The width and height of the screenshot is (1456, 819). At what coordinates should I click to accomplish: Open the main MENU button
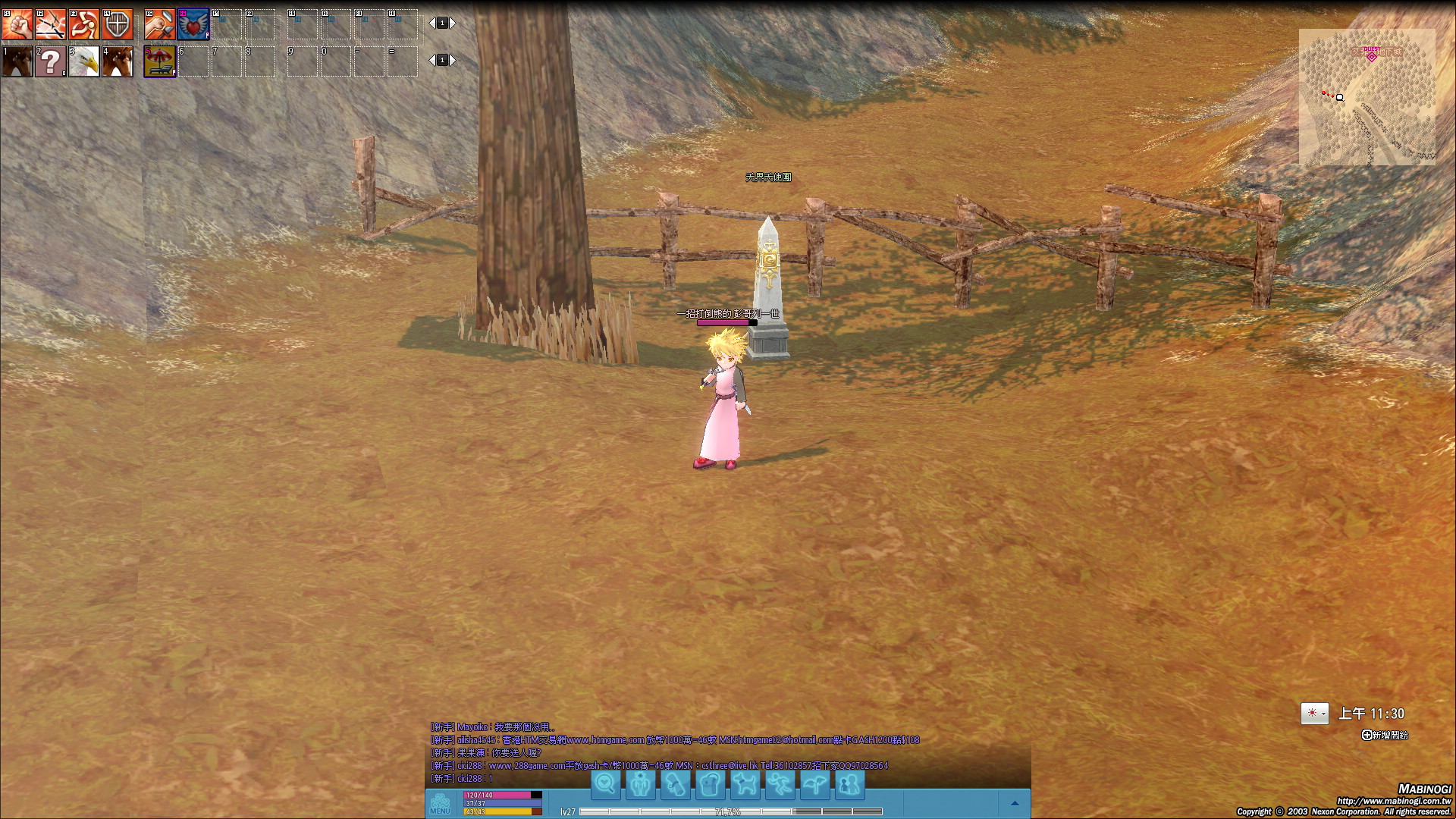[440, 804]
